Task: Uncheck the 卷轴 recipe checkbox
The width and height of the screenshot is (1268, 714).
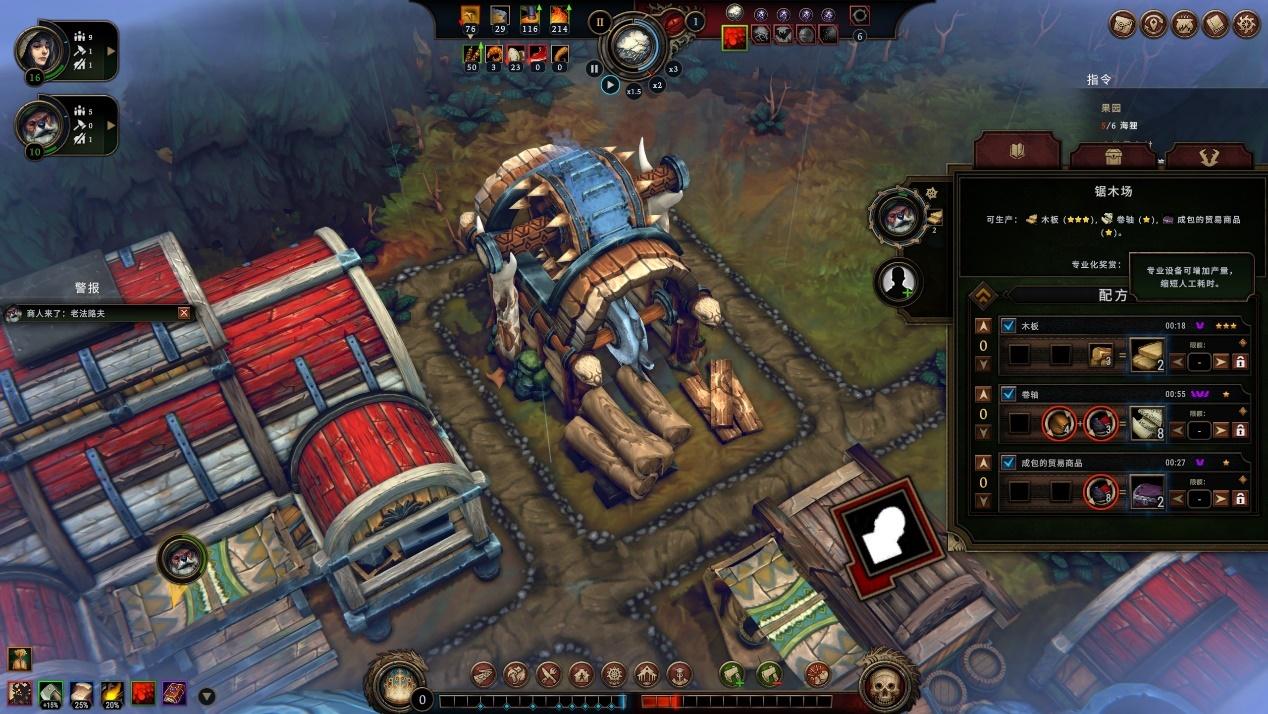Action: (1009, 394)
